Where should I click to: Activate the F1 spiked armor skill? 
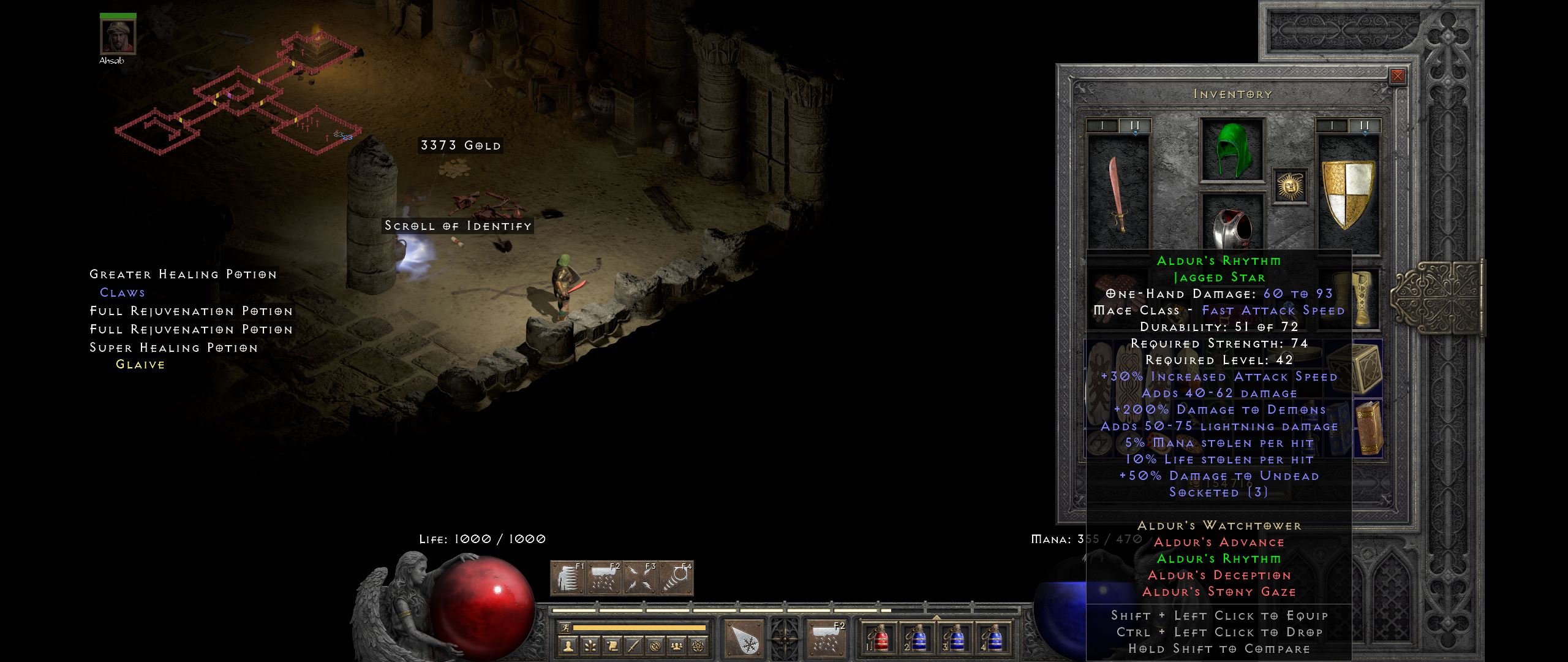click(568, 579)
